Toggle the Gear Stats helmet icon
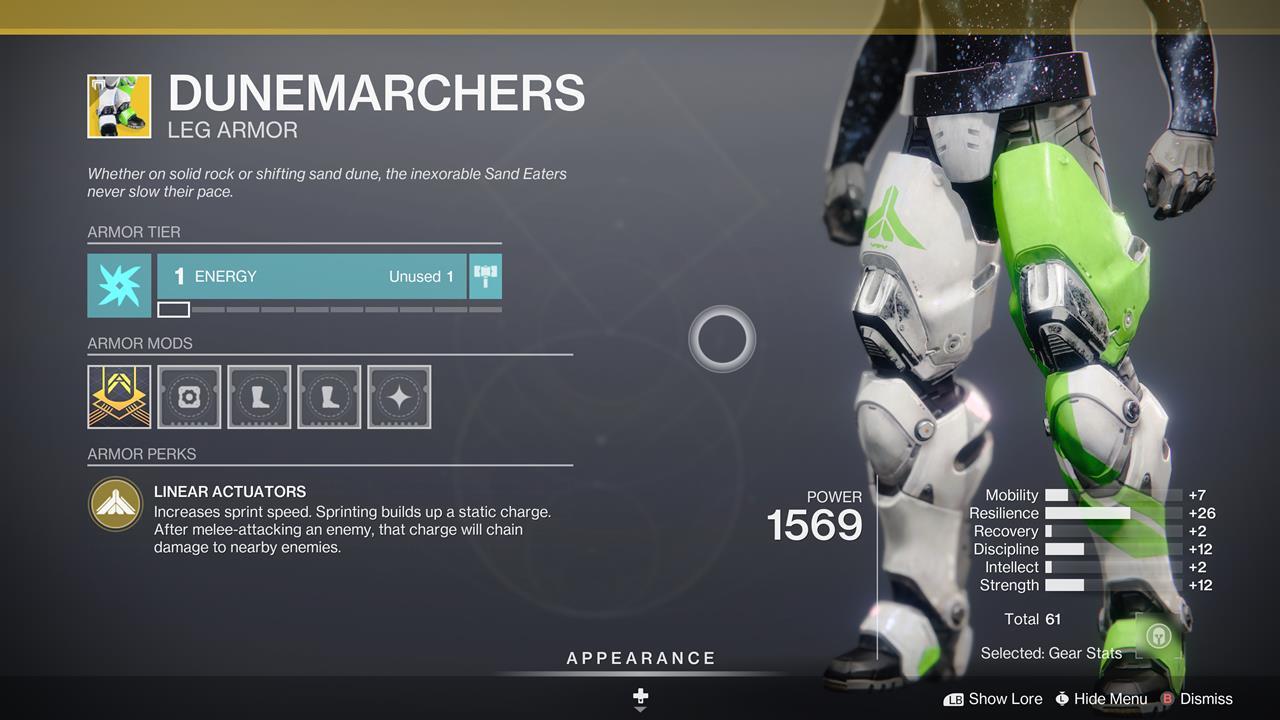 (1159, 636)
